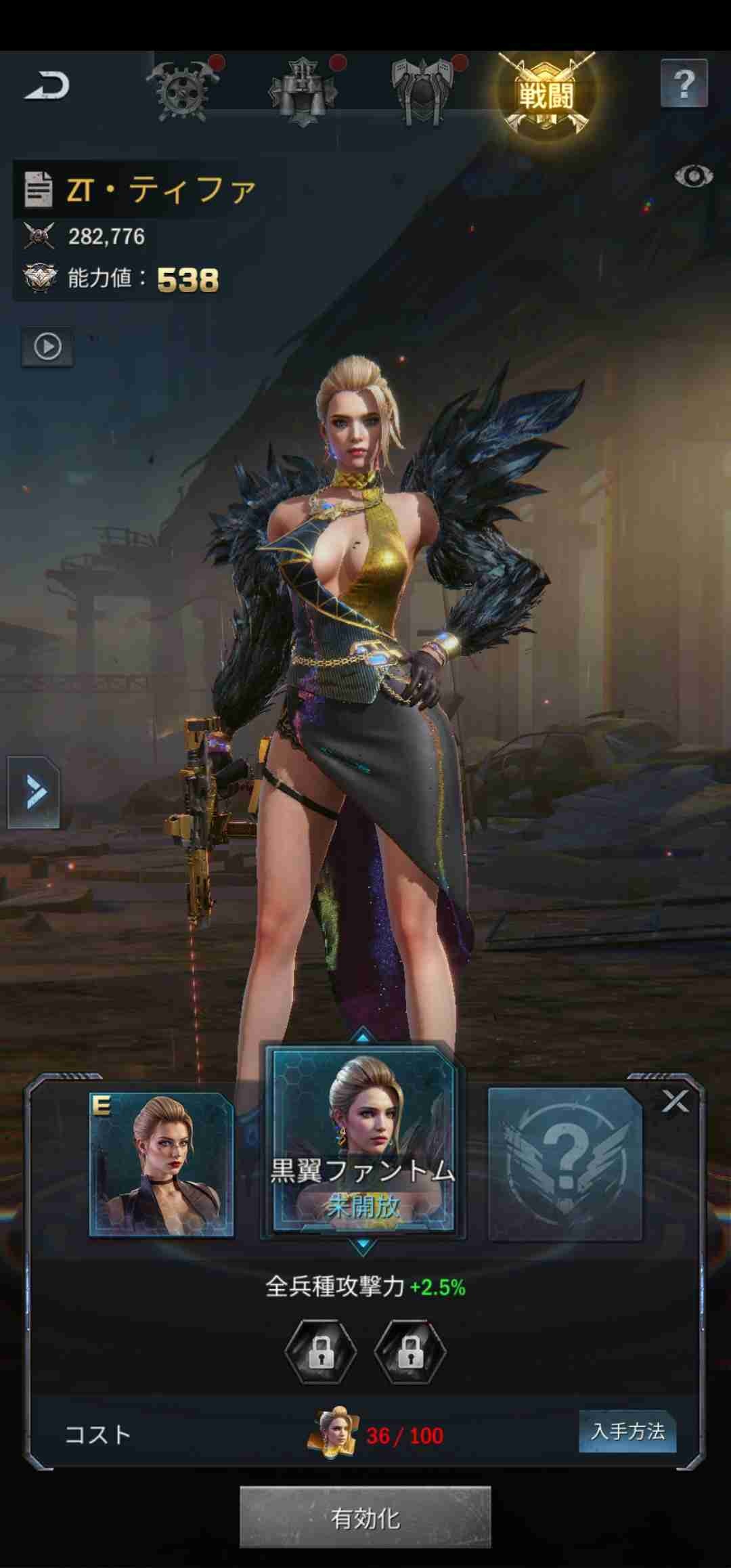This screenshot has height=1568, width=731.
Task: Play the hero preview video
Action: click(x=47, y=347)
